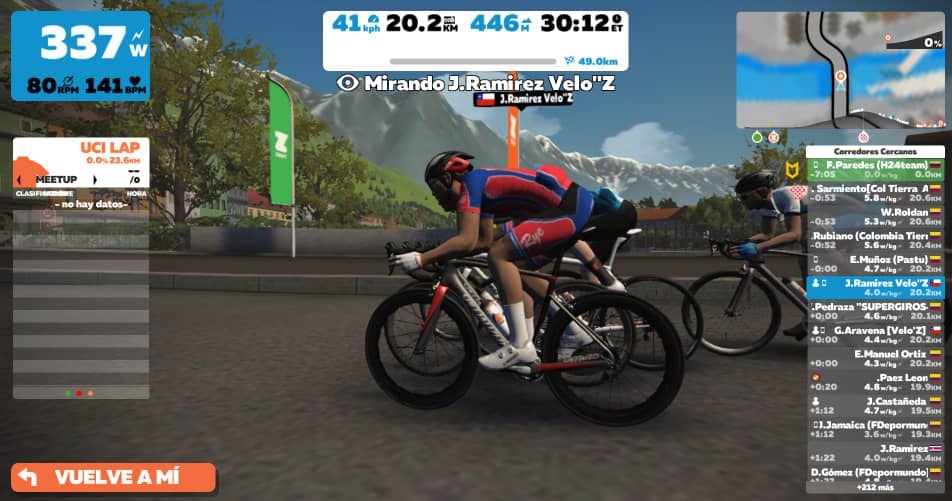Expand the "+212 más" riders link
The image size is (952, 501).
pos(876,487)
